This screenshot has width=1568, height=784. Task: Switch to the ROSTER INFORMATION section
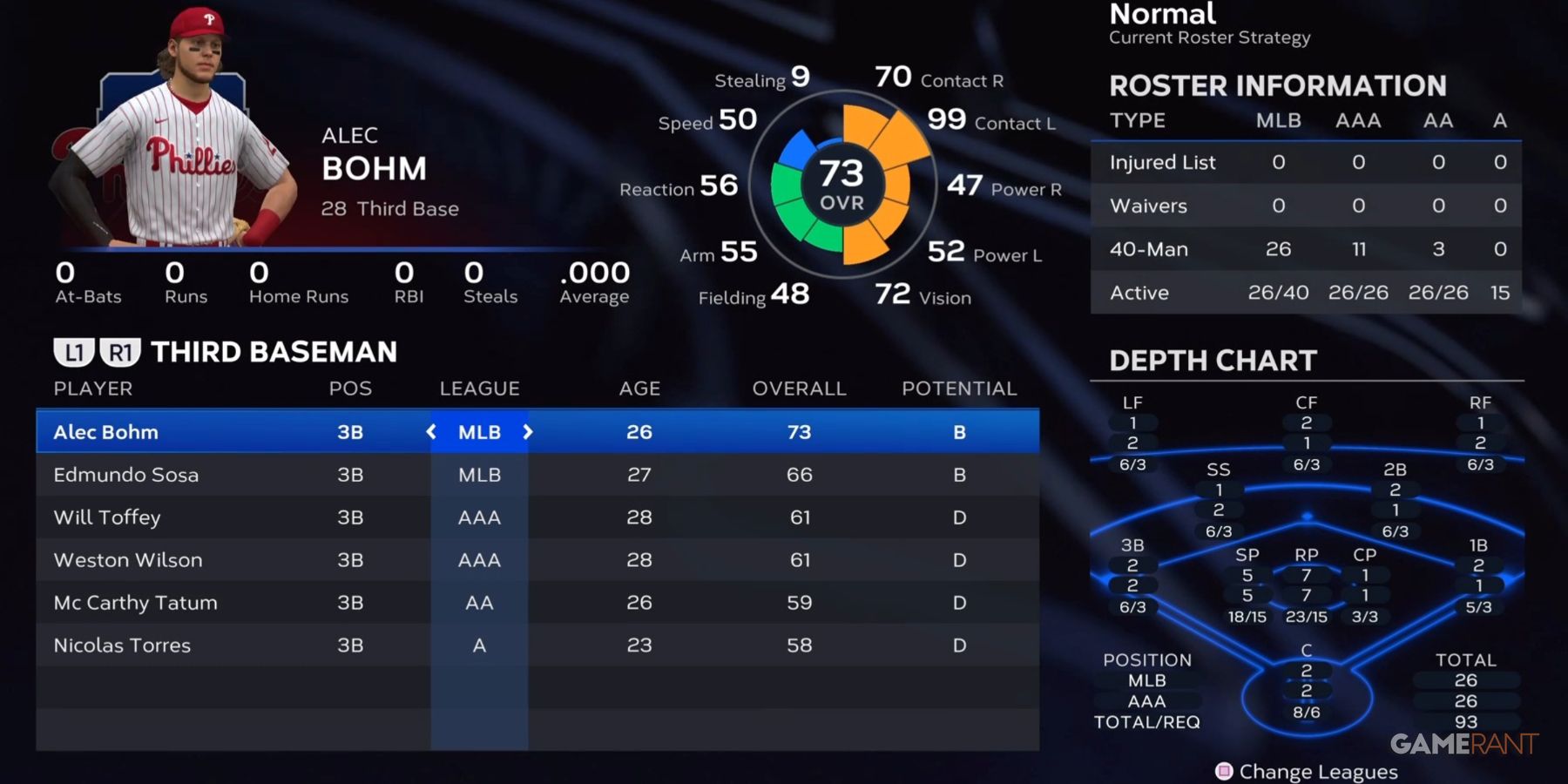pyautogui.click(x=1276, y=85)
